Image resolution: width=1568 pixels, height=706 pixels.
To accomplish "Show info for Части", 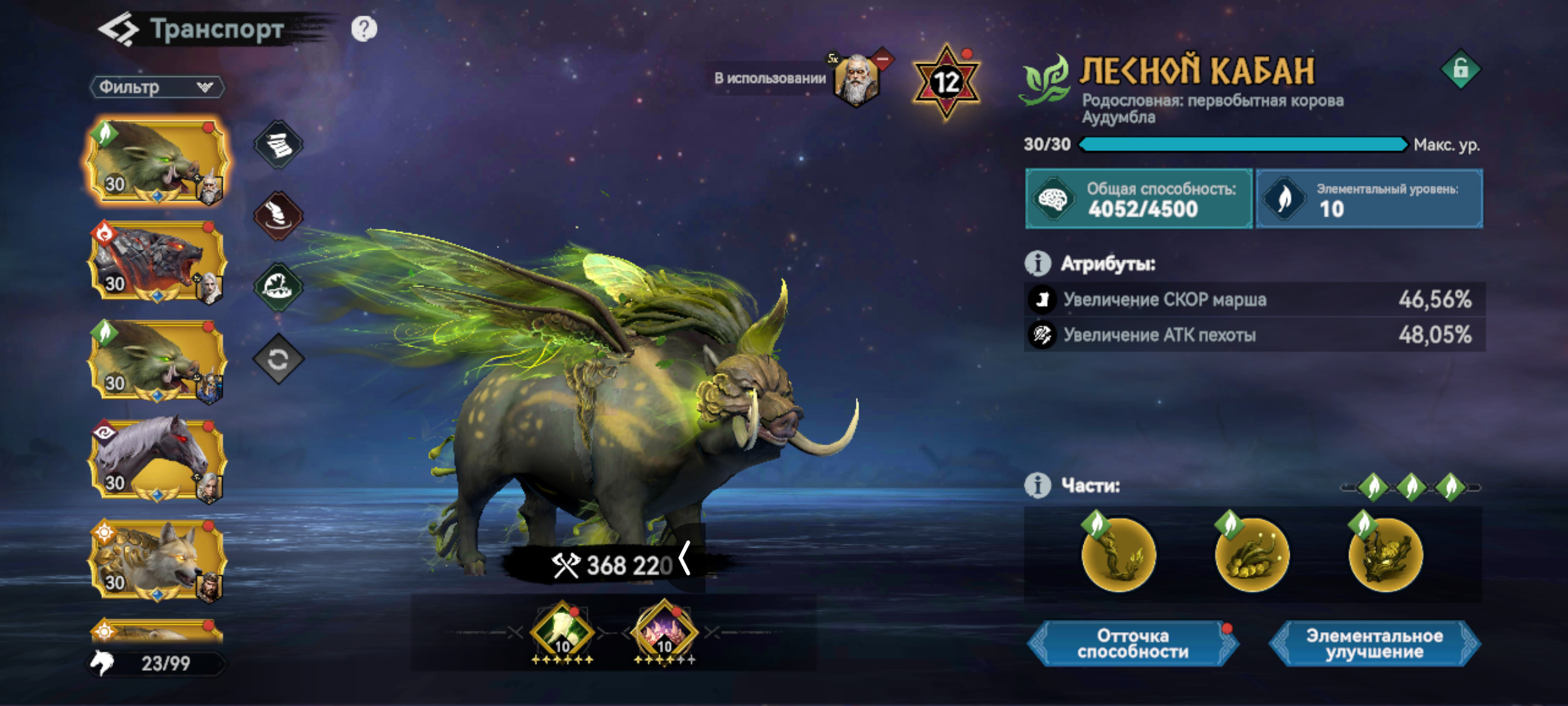I will tap(1037, 486).
